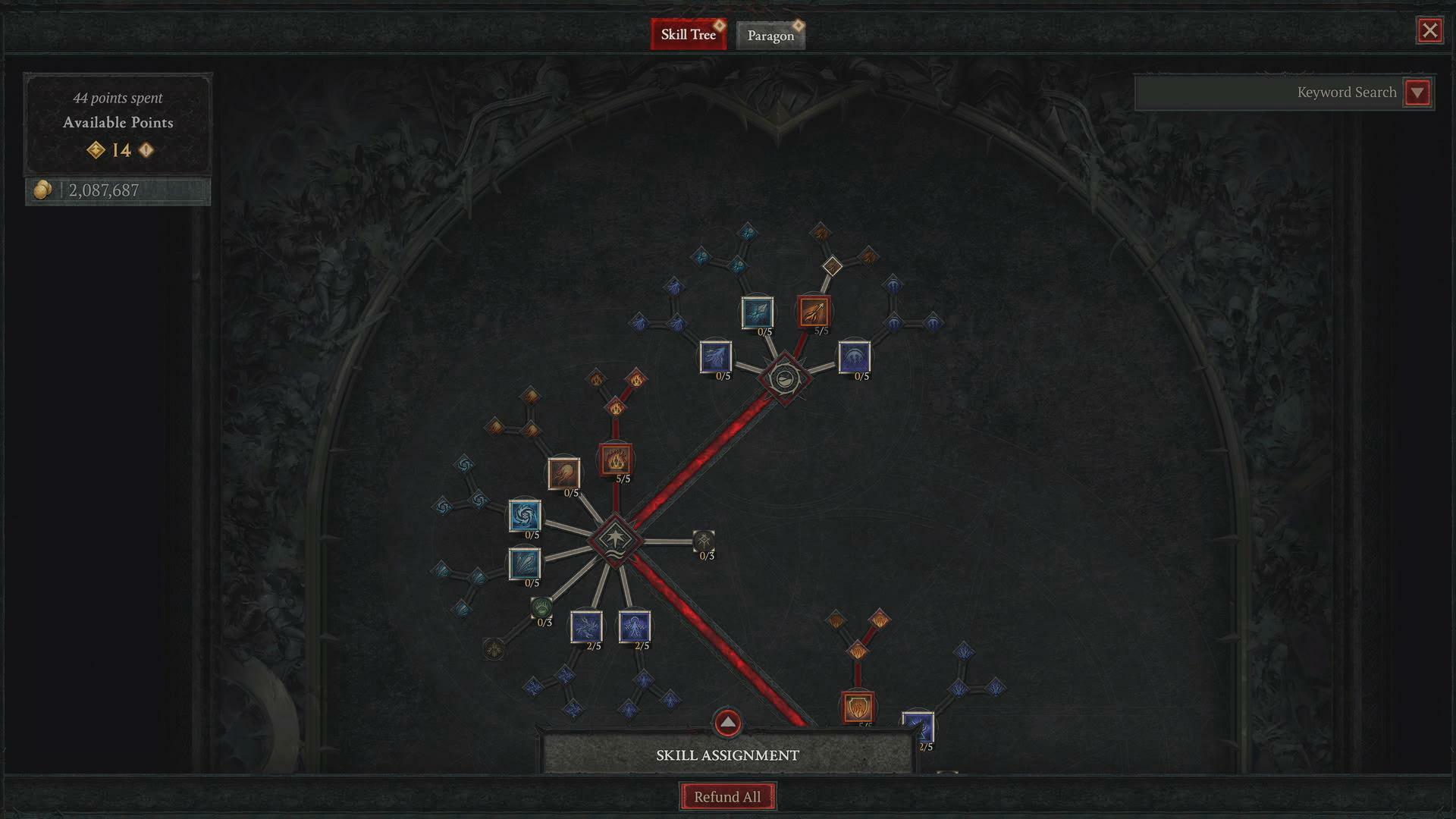This screenshot has width=1456, height=819.
Task: Select the Skill Tree tab
Action: [688, 34]
